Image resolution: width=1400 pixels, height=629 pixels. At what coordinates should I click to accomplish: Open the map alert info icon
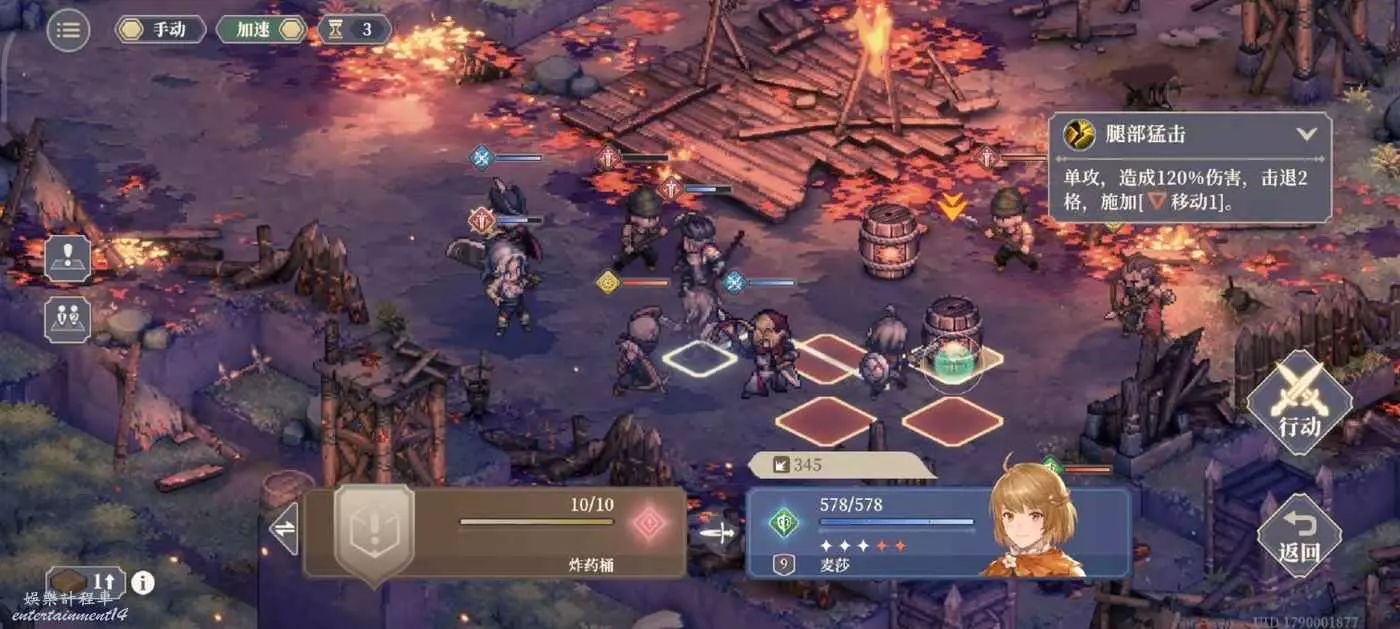[68, 258]
